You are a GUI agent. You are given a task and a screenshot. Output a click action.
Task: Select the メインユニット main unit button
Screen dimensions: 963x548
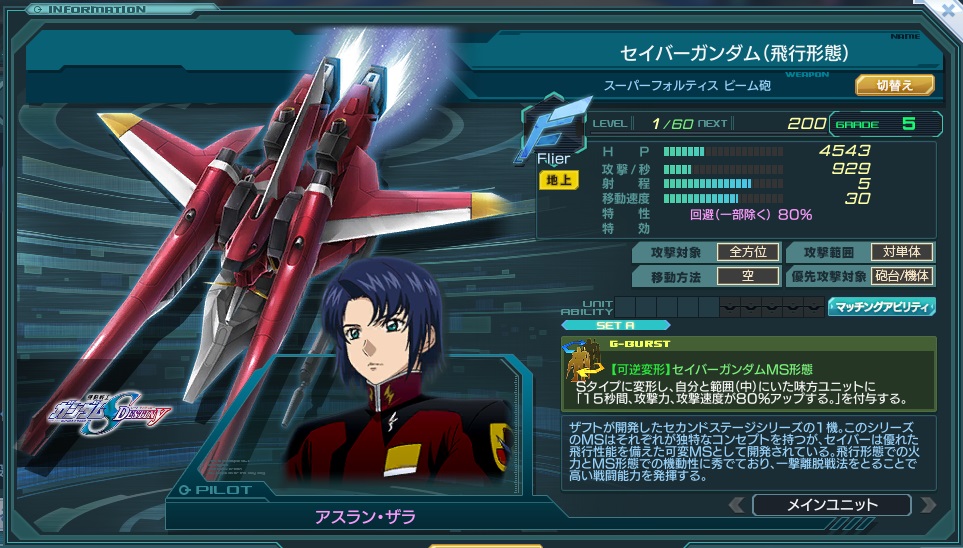[x=831, y=504]
